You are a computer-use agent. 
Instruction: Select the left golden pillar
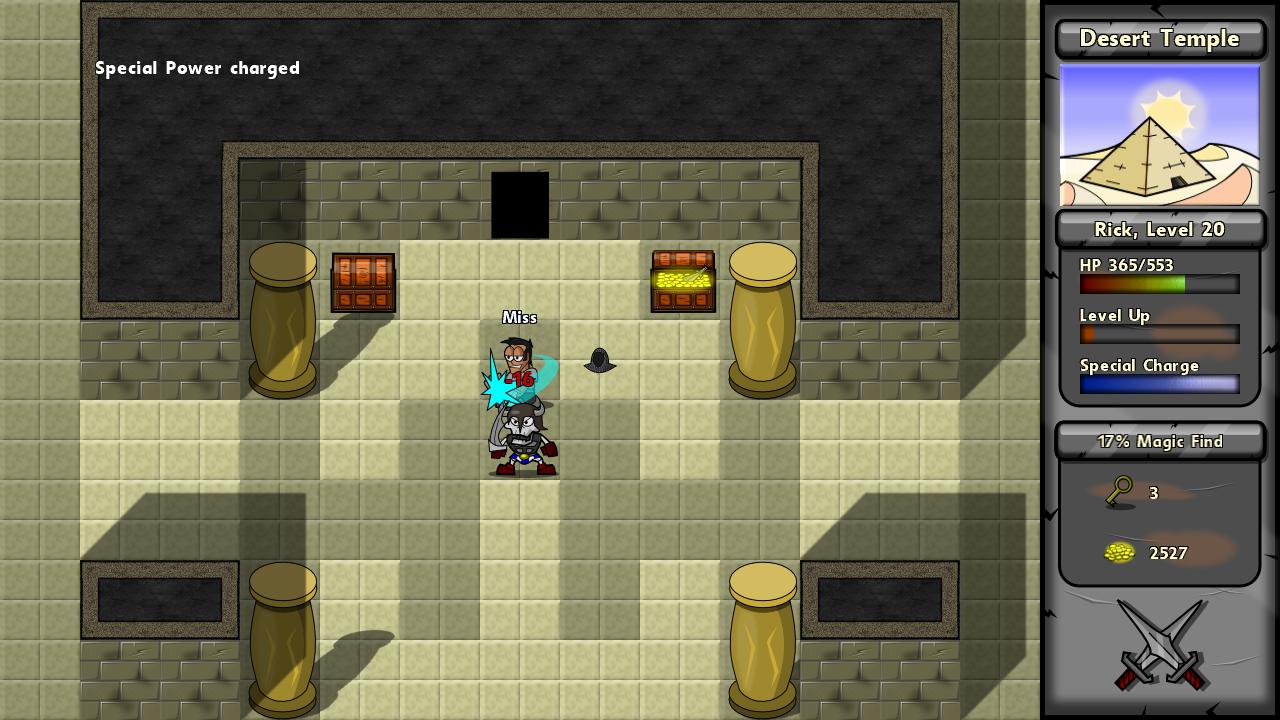pos(283,320)
